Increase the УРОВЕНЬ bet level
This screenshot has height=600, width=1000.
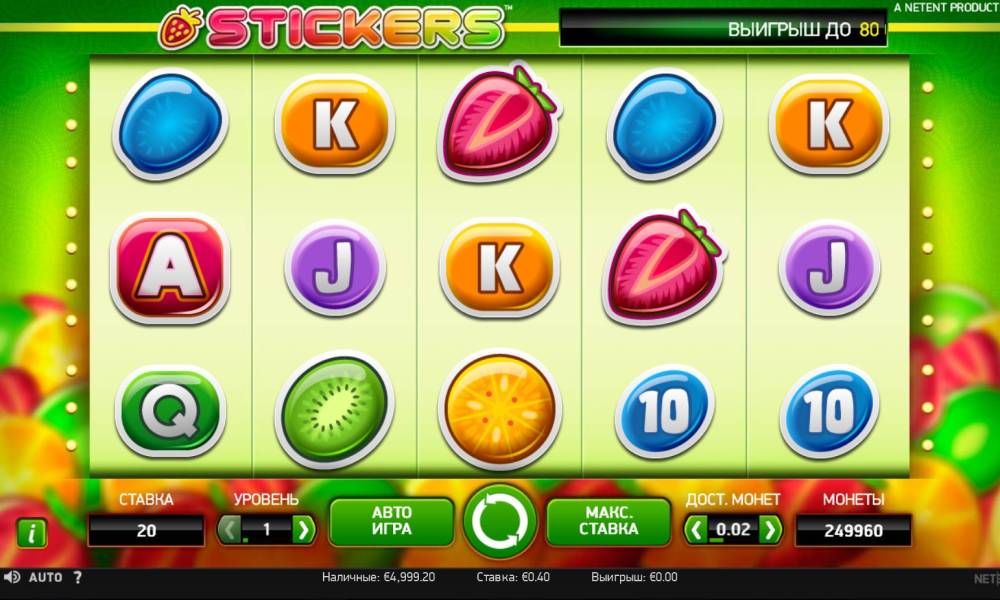[x=303, y=529]
